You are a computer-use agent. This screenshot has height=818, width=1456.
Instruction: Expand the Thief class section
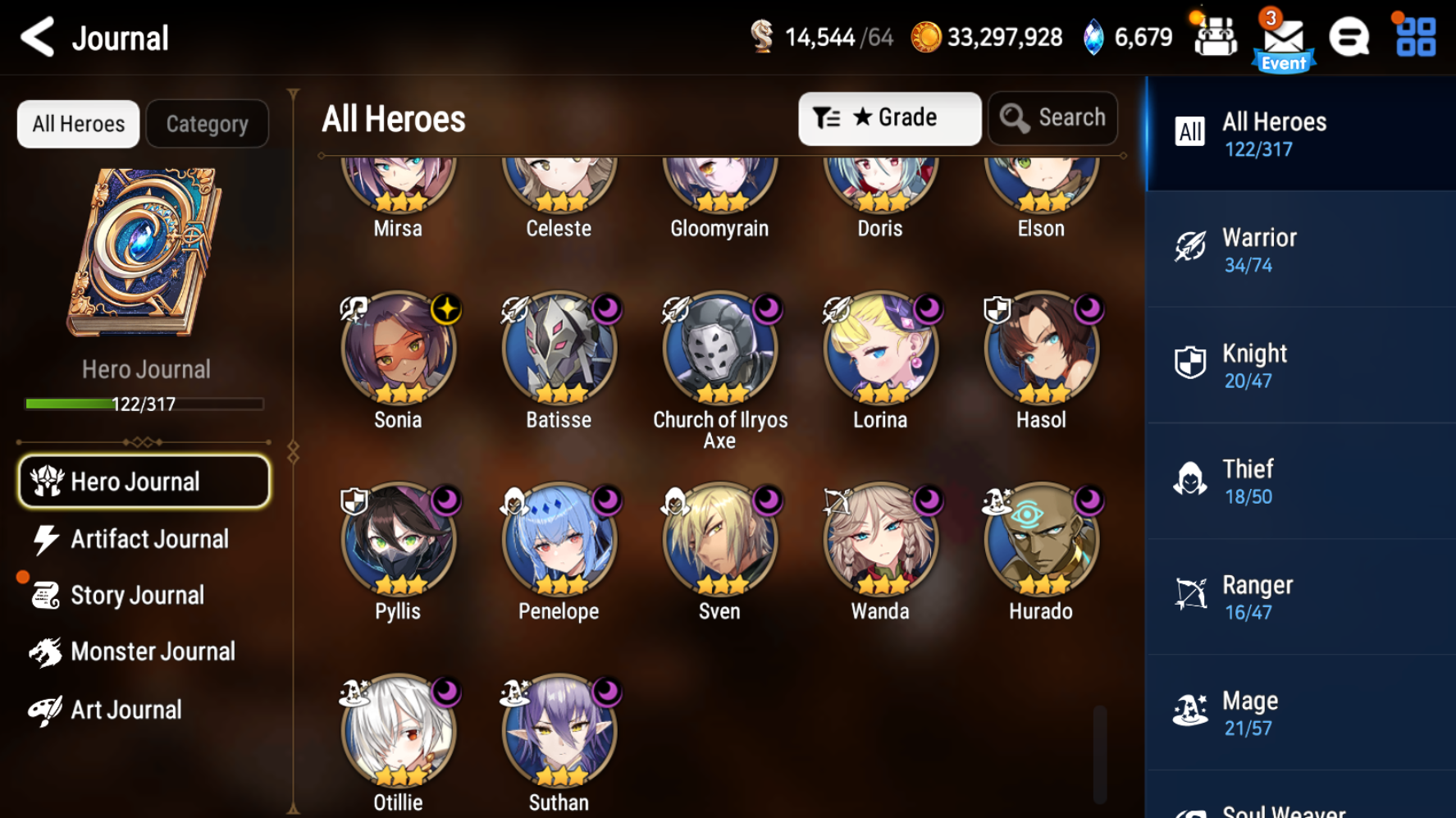pos(1300,480)
